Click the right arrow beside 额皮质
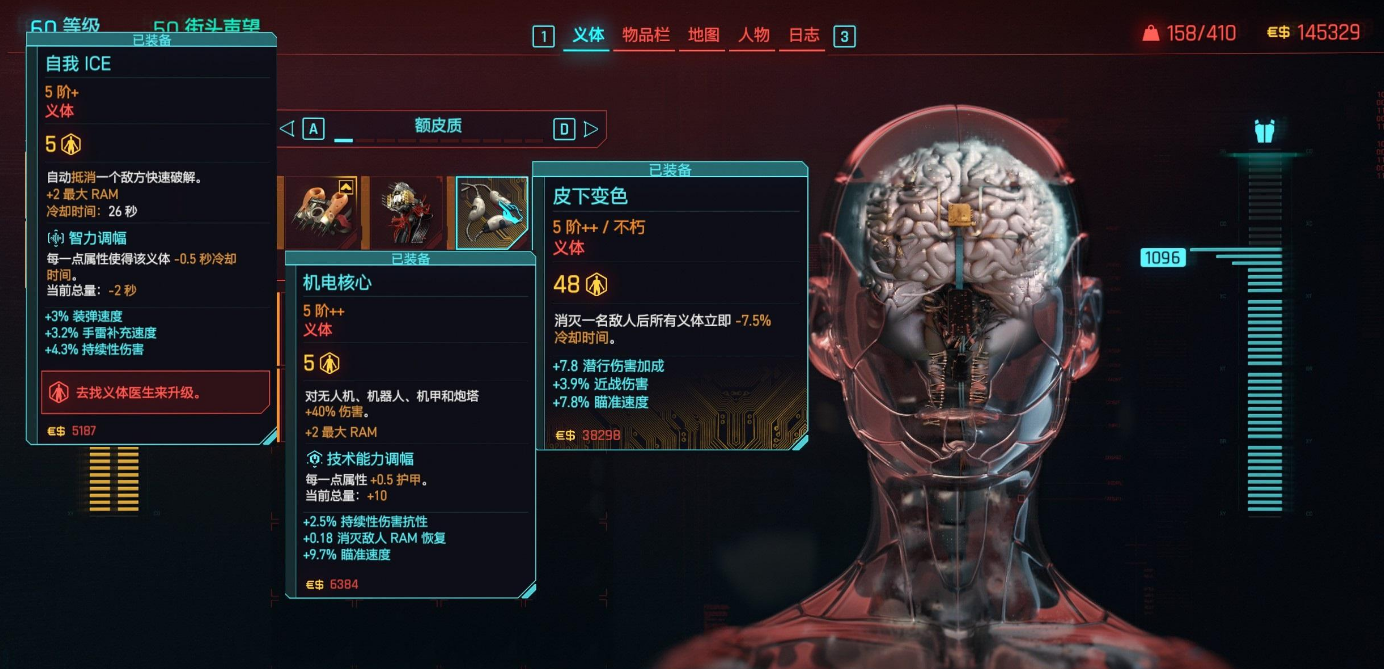The width and height of the screenshot is (1384, 669). coord(591,128)
